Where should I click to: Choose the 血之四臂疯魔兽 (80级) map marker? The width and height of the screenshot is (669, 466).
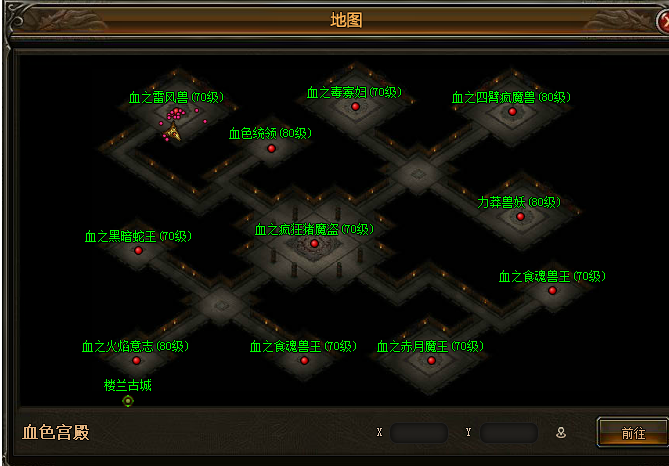pyautogui.click(x=513, y=111)
